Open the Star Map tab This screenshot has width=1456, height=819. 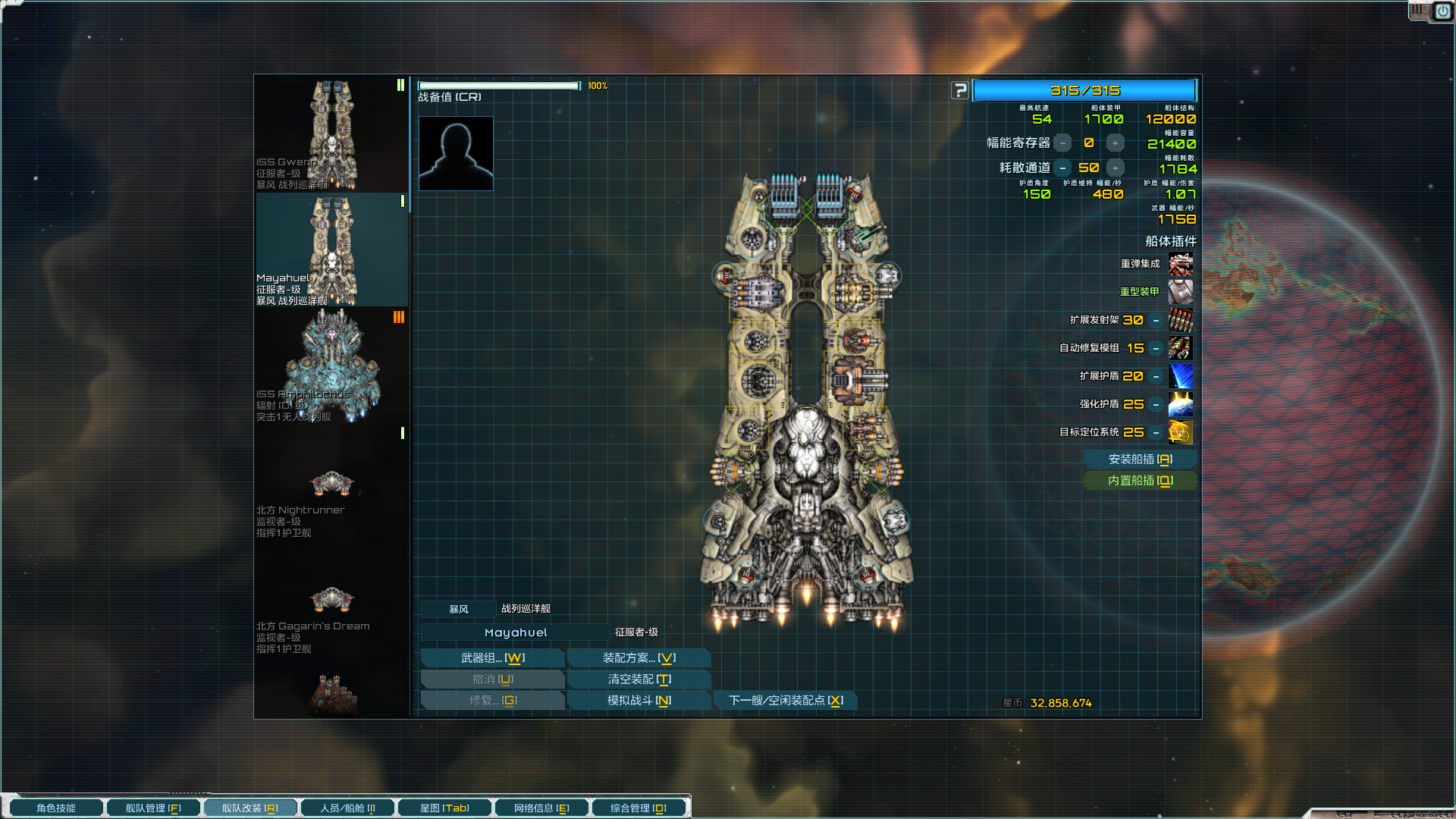(444, 808)
